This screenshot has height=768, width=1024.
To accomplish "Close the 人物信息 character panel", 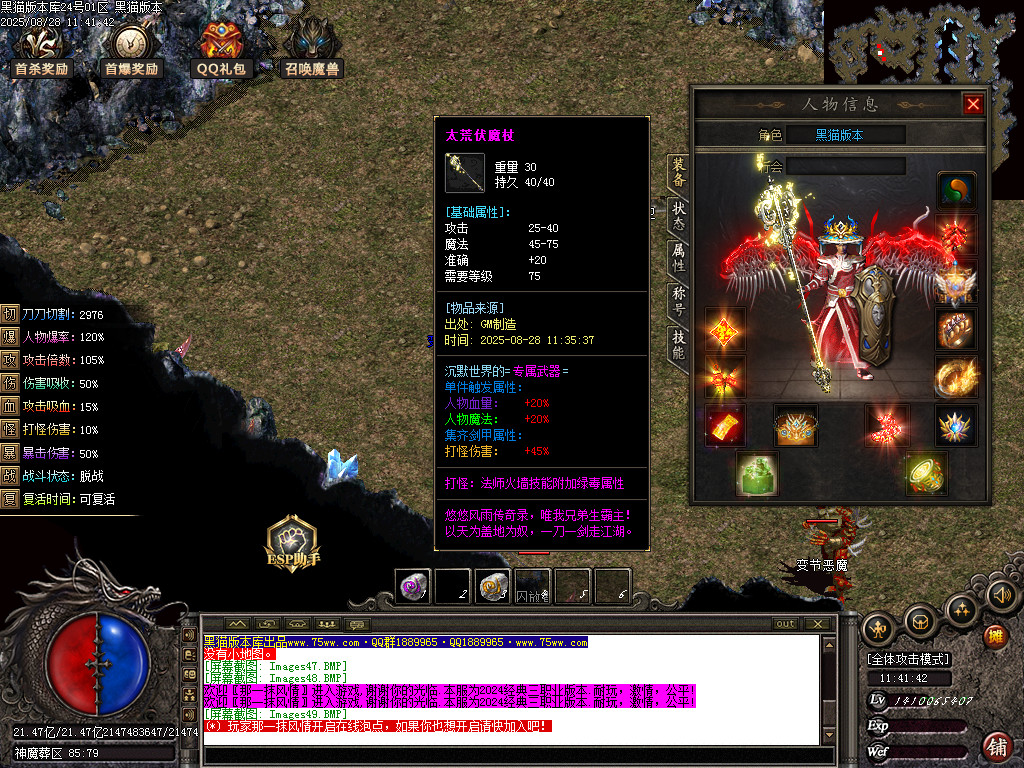I will pos(972,104).
